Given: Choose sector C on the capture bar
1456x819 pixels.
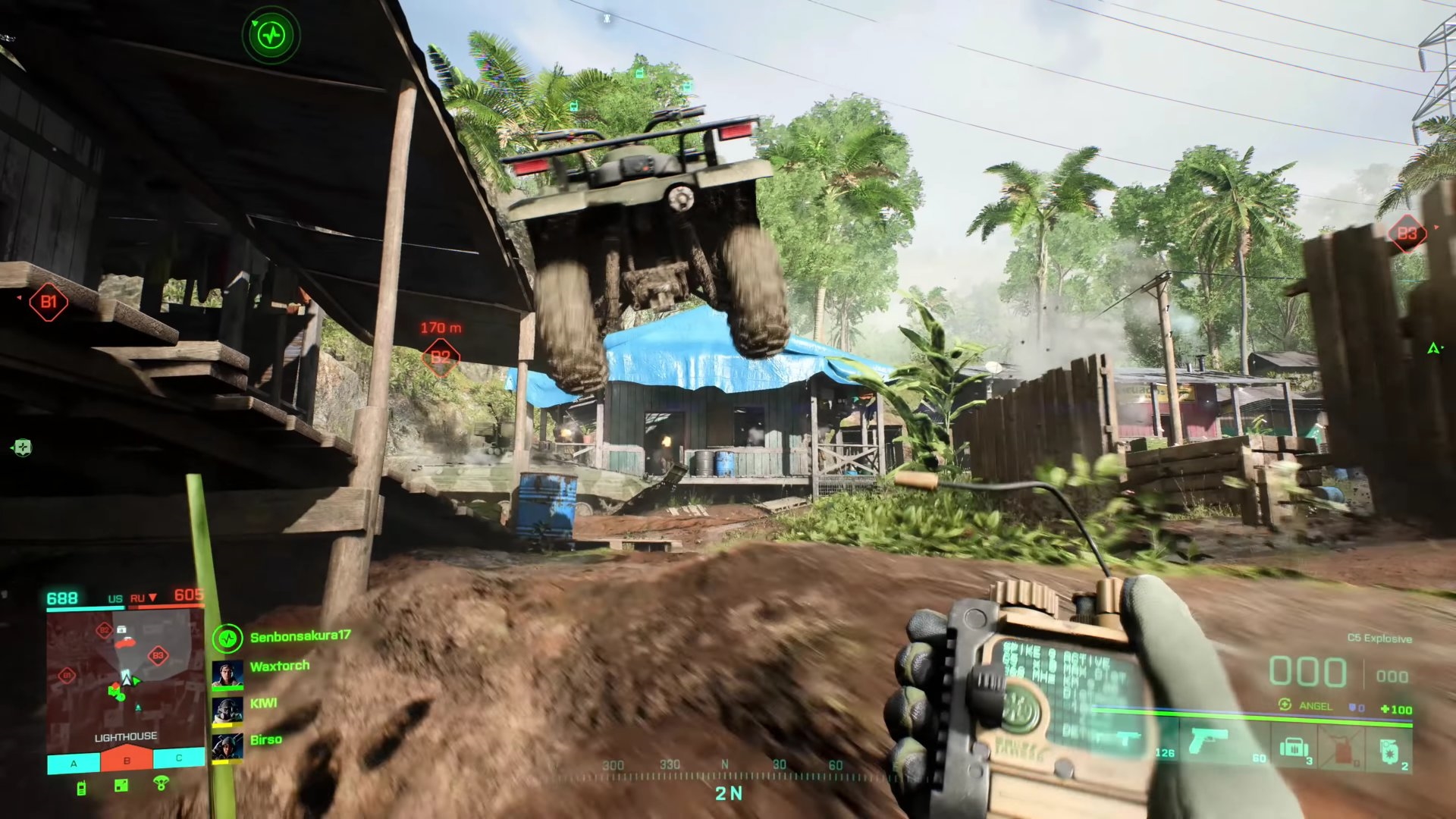Looking at the screenshot, I should (x=179, y=758).
